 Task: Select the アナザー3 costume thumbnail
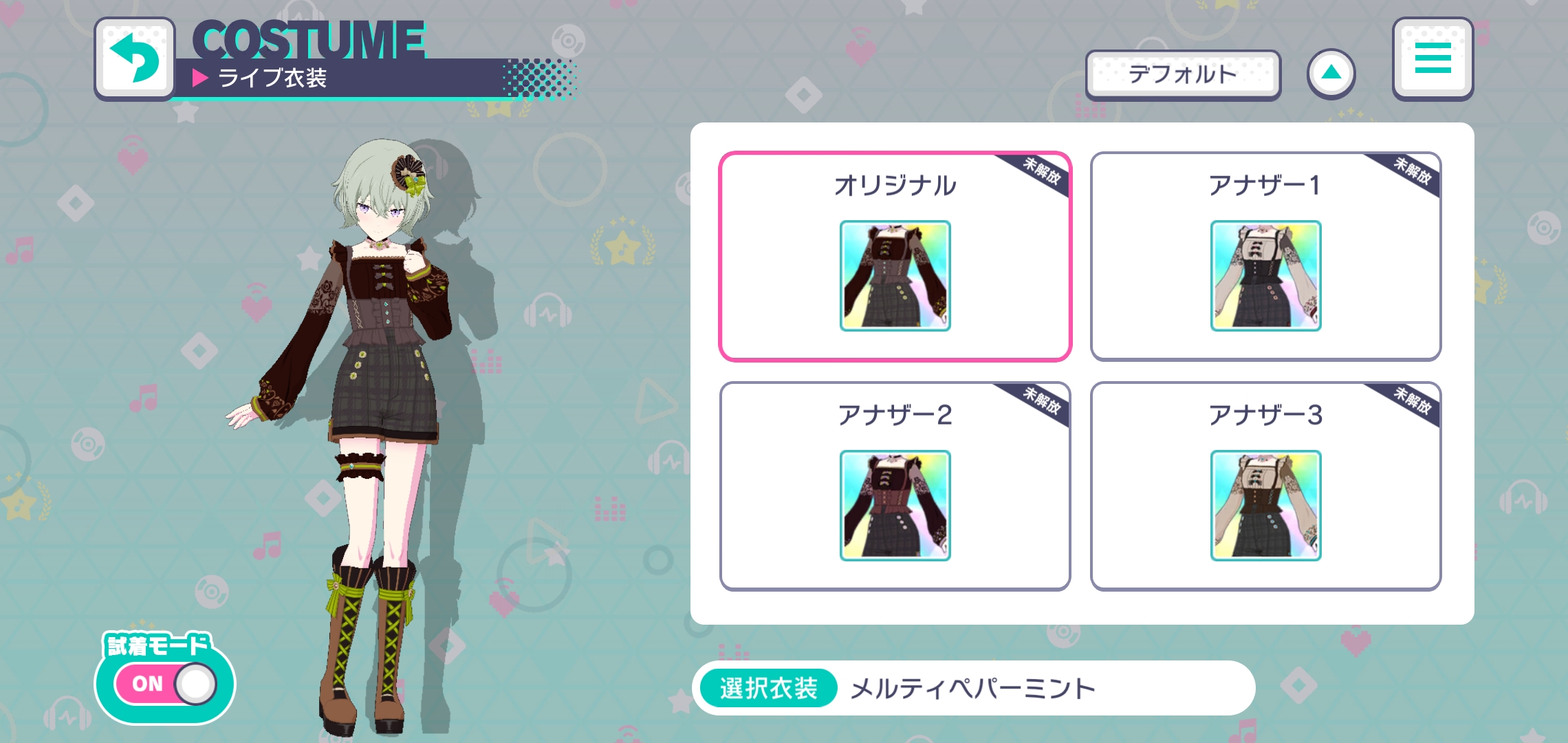[1265, 507]
